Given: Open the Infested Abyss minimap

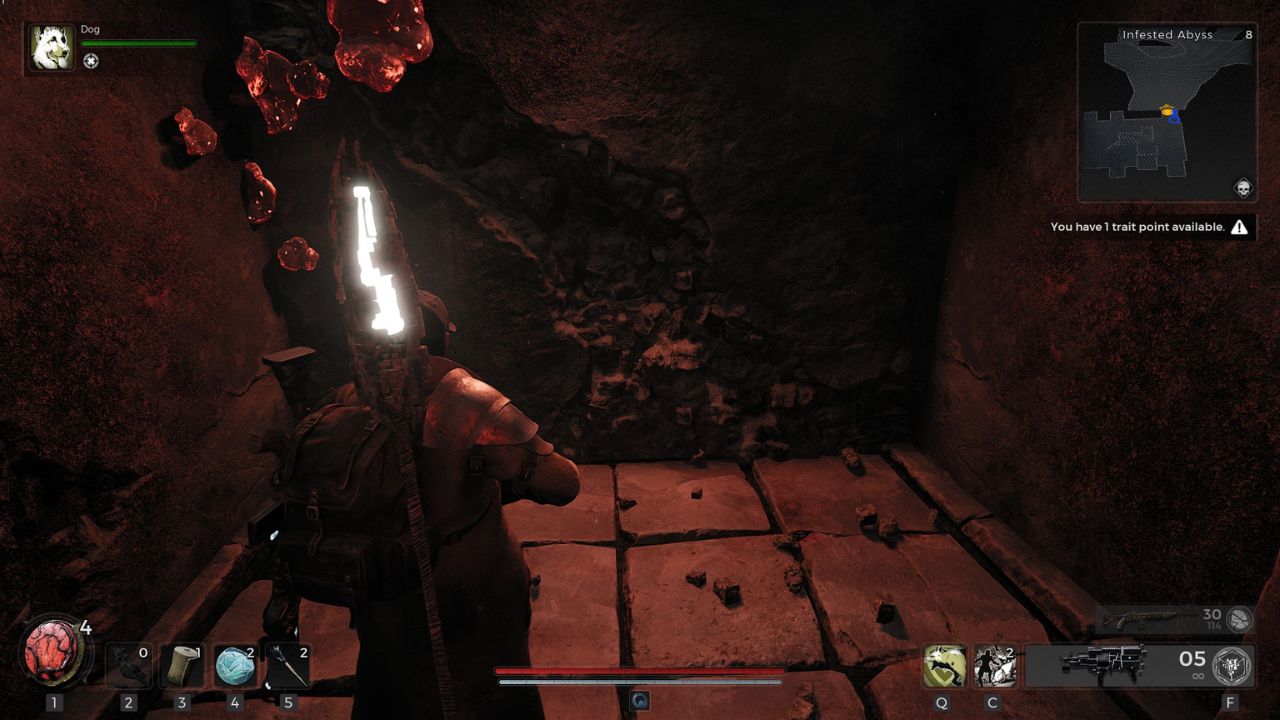Looking at the screenshot, I should [1166, 112].
